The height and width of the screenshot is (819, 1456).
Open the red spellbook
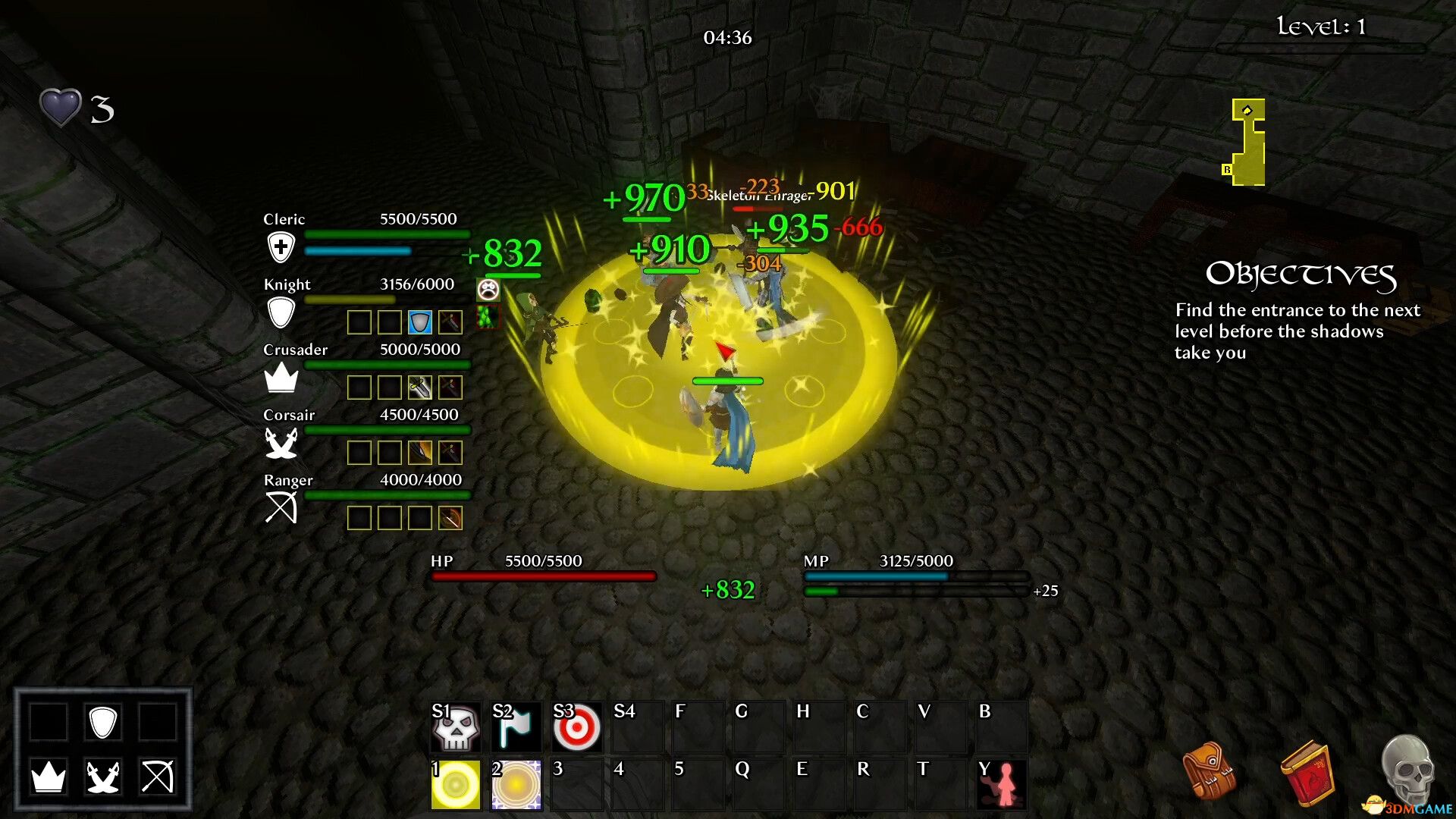pos(1307,773)
